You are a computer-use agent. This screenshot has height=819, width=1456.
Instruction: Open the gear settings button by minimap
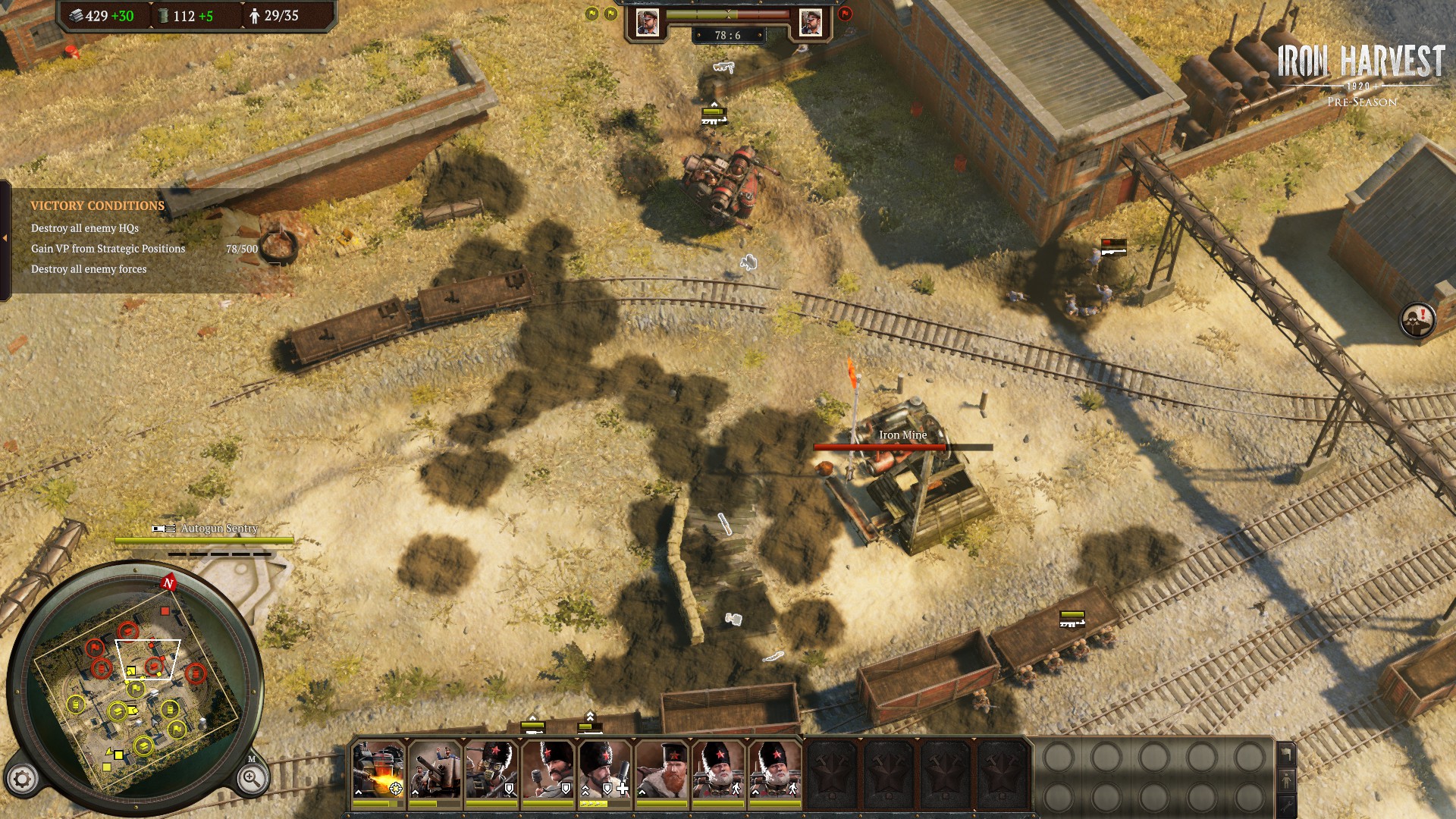pyautogui.click(x=22, y=779)
